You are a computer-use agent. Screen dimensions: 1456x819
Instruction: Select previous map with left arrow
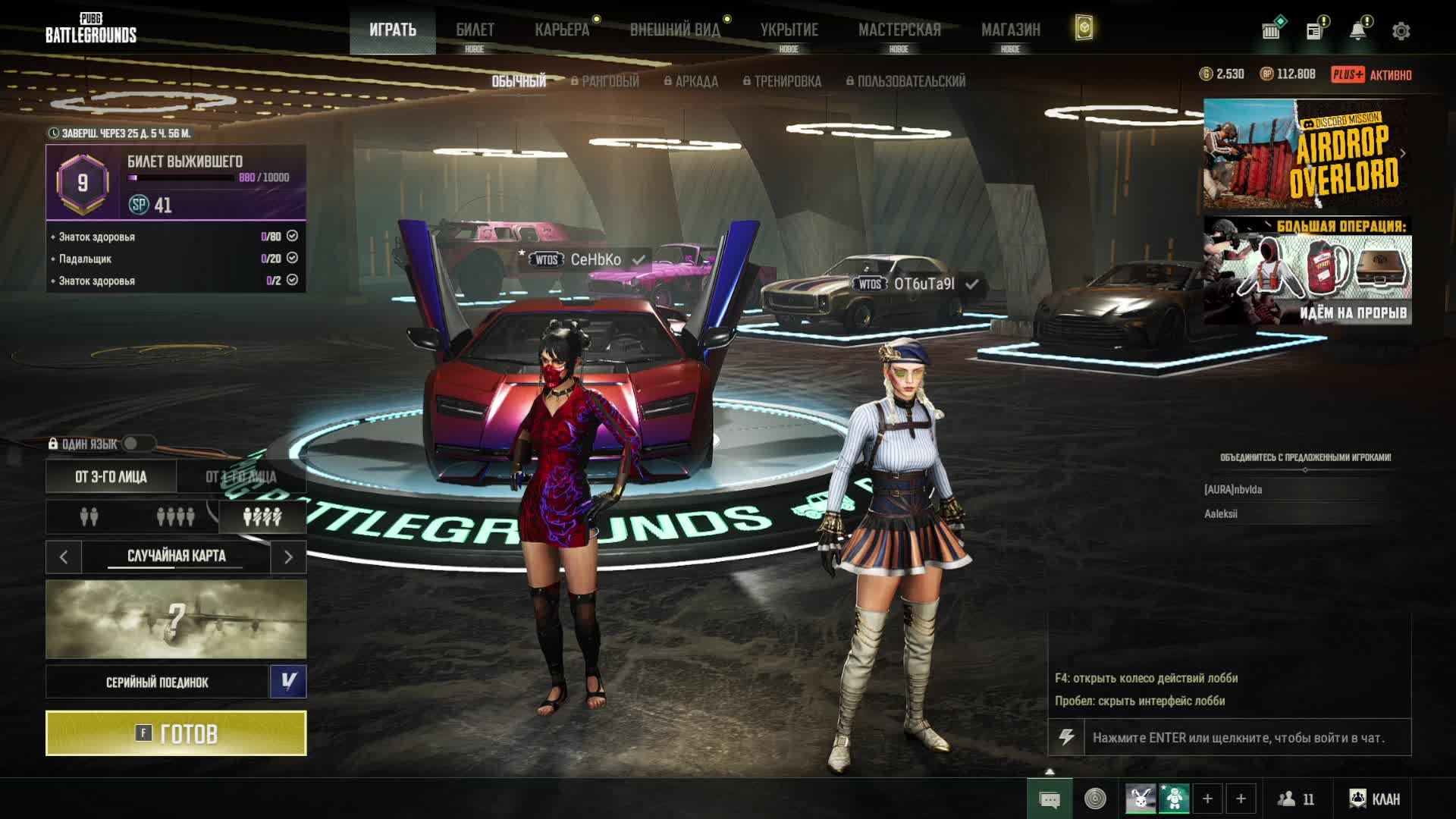point(64,557)
